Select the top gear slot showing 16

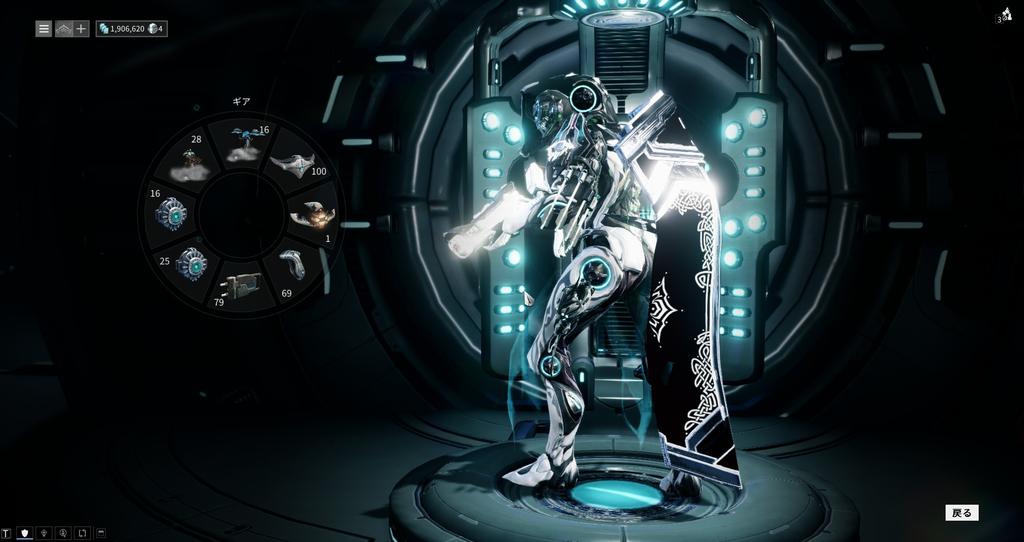click(240, 146)
